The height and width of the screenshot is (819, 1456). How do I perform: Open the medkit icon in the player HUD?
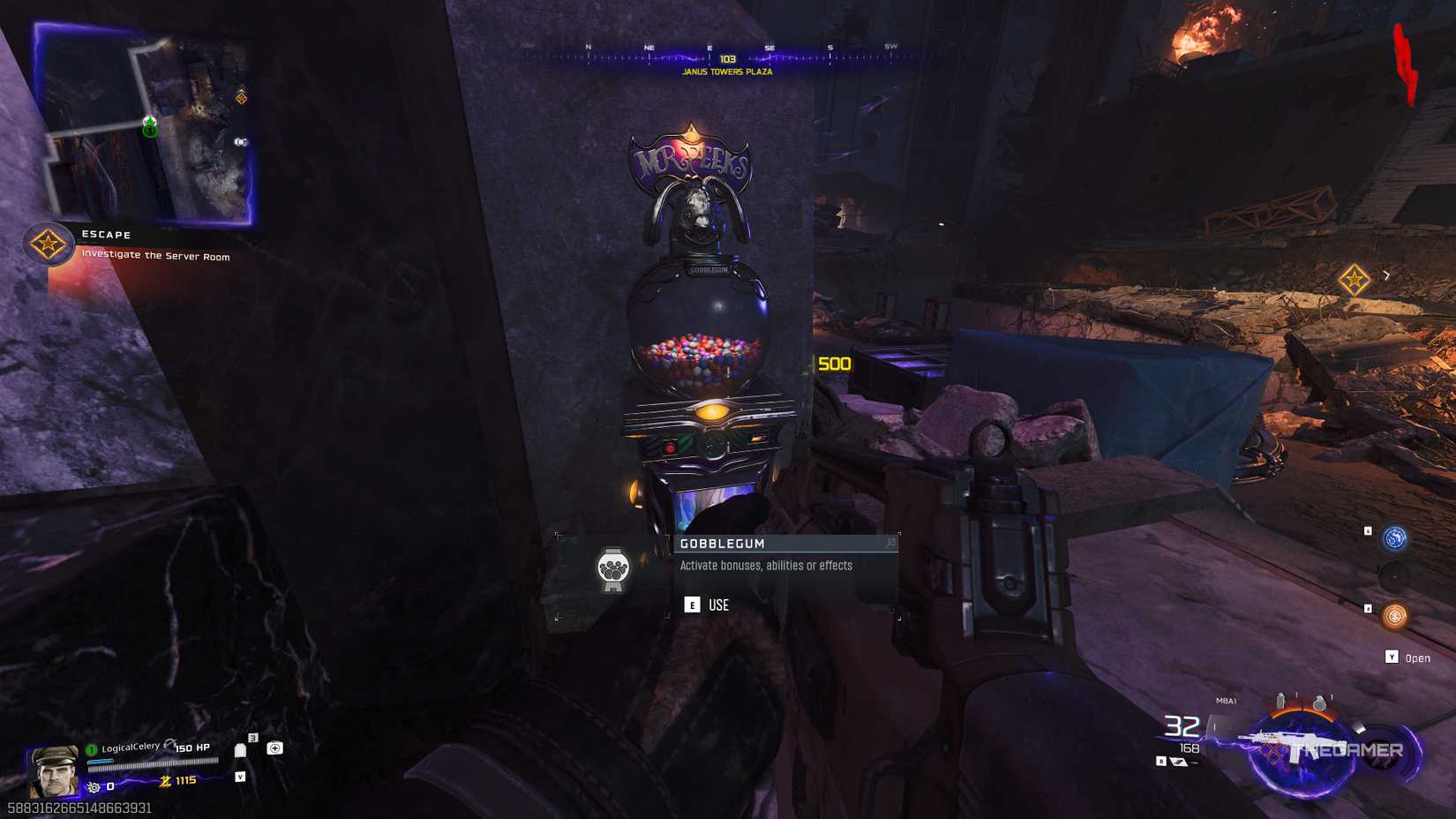pyautogui.click(x=275, y=748)
